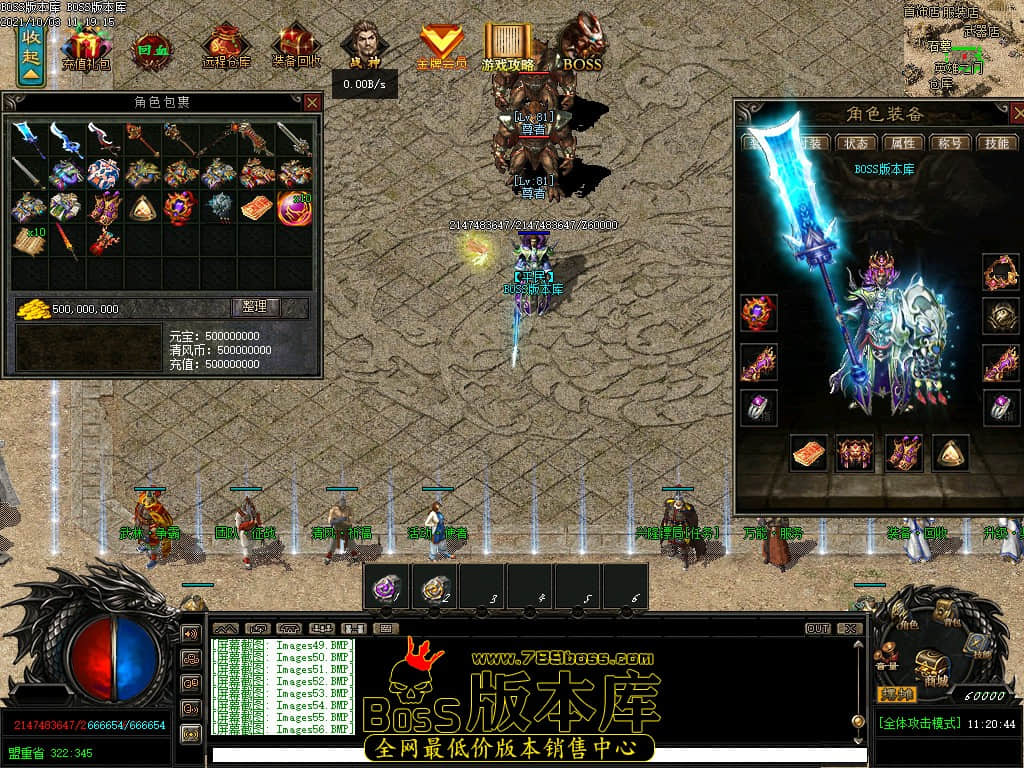Screen dimensions: 1024x768
Task: Open the 称号 titles tab
Action: click(x=949, y=143)
